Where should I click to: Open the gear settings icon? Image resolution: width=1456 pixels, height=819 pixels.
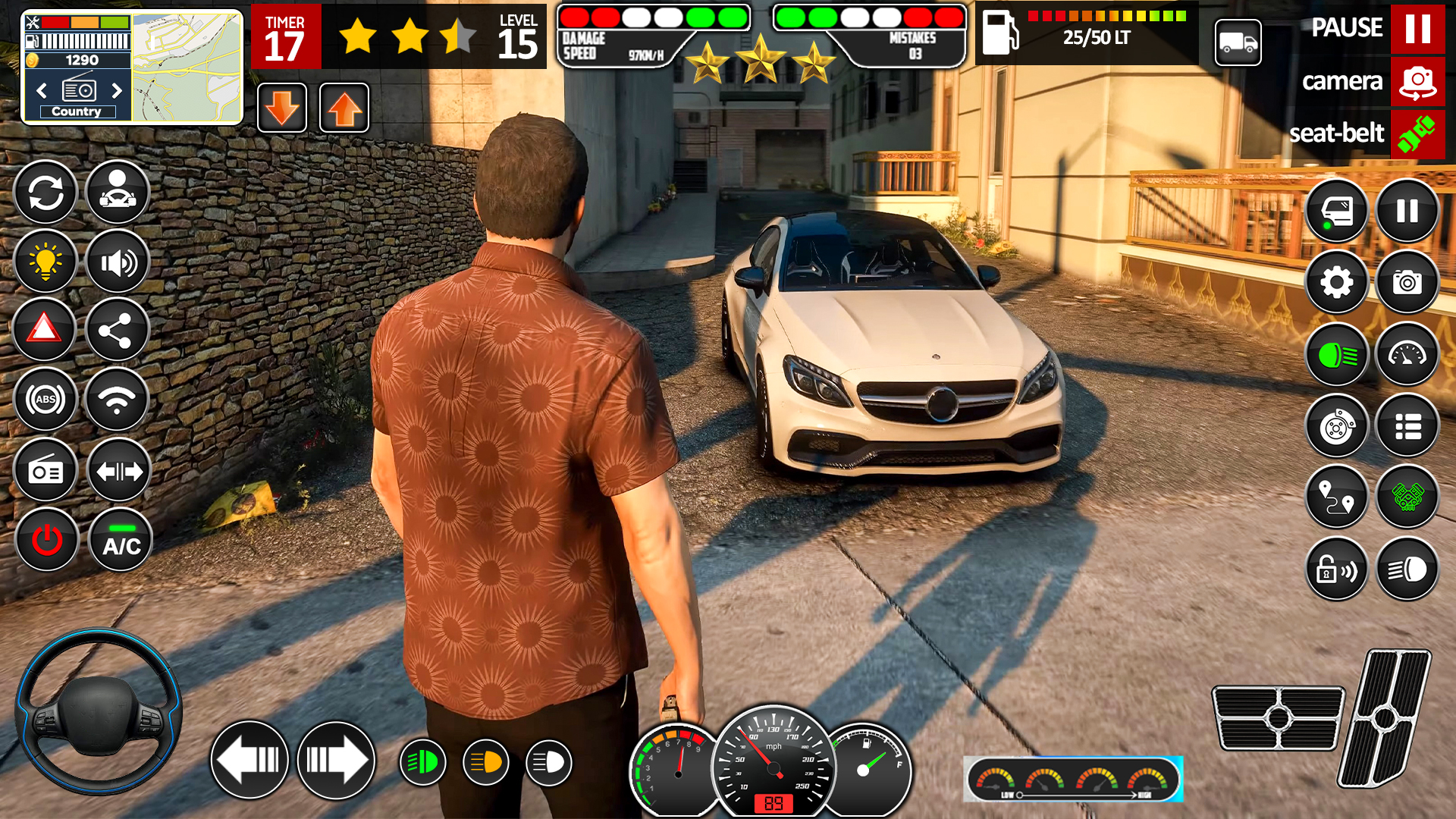(1336, 283)
